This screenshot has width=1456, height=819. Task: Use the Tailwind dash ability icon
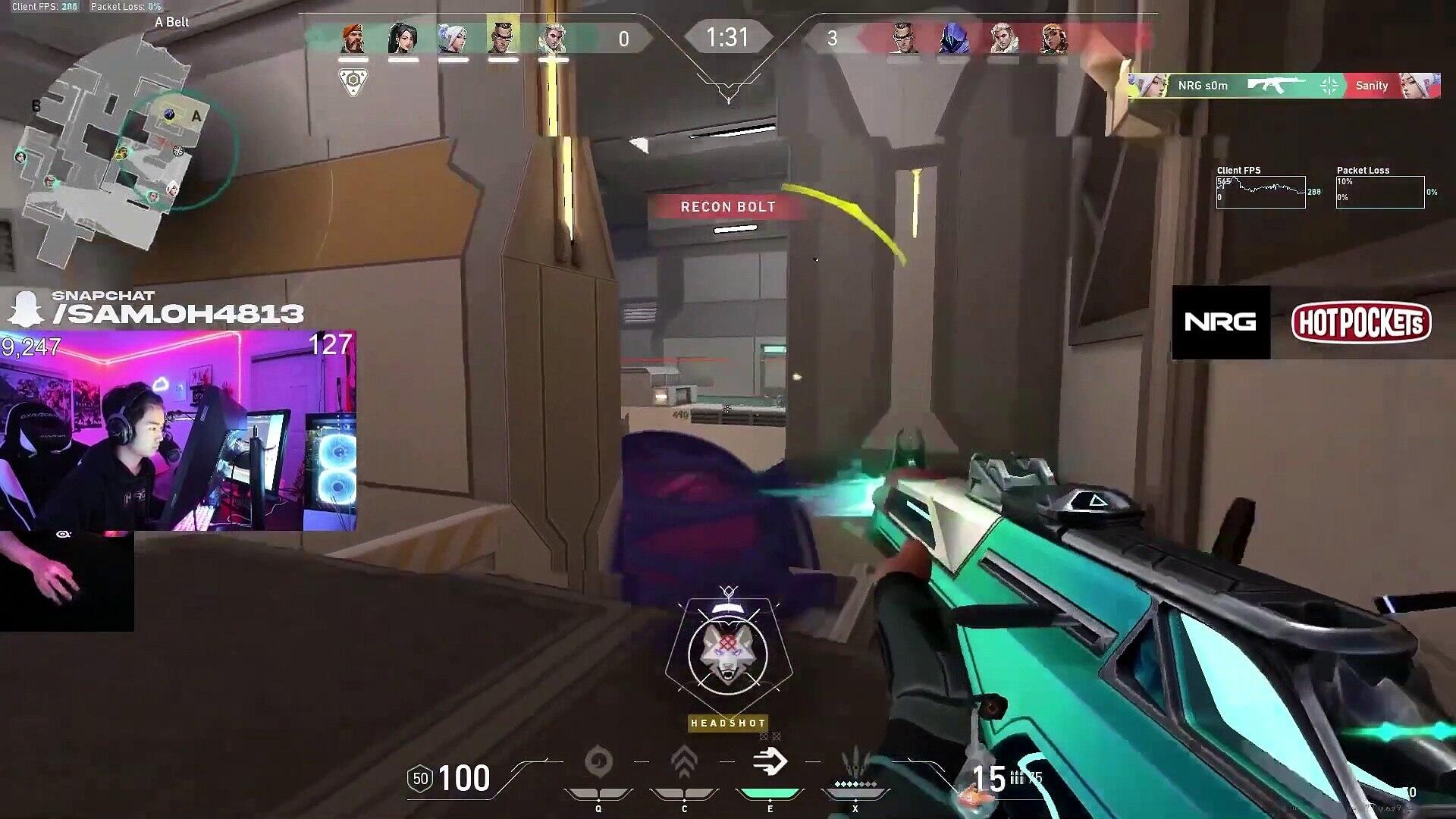[x=770, y=763]
